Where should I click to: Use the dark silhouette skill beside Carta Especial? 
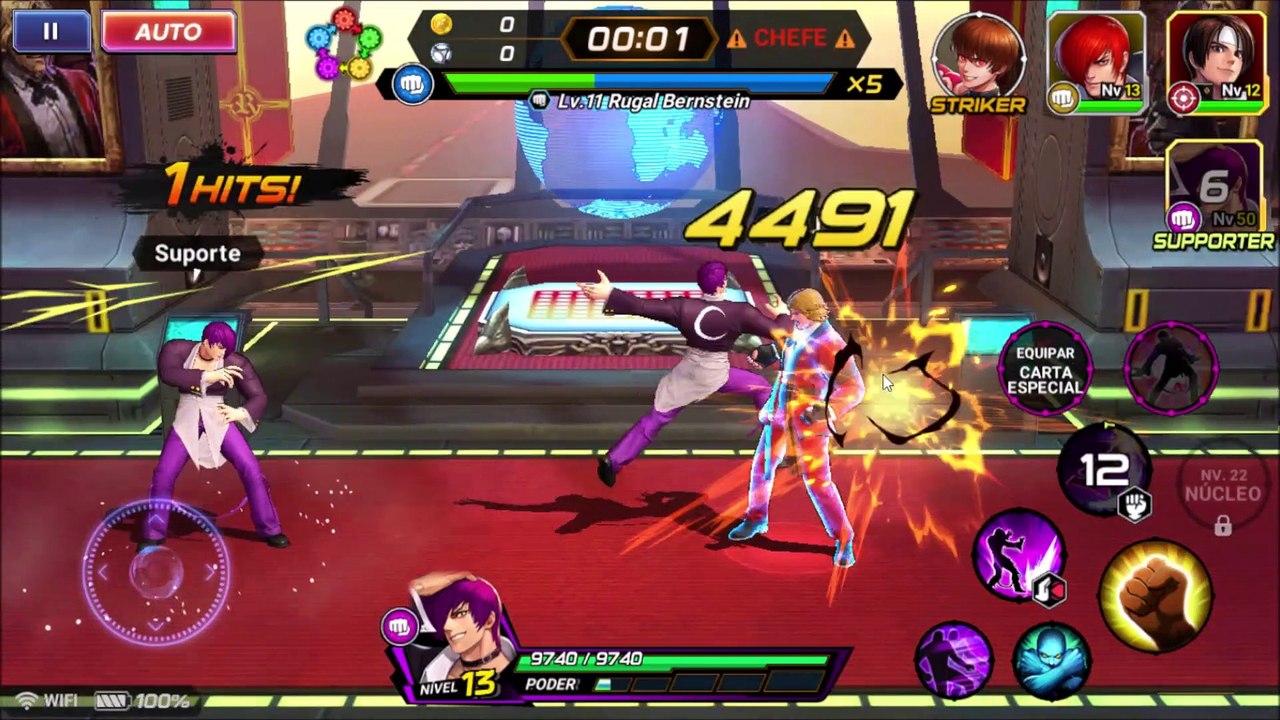tap(1171, 368)
